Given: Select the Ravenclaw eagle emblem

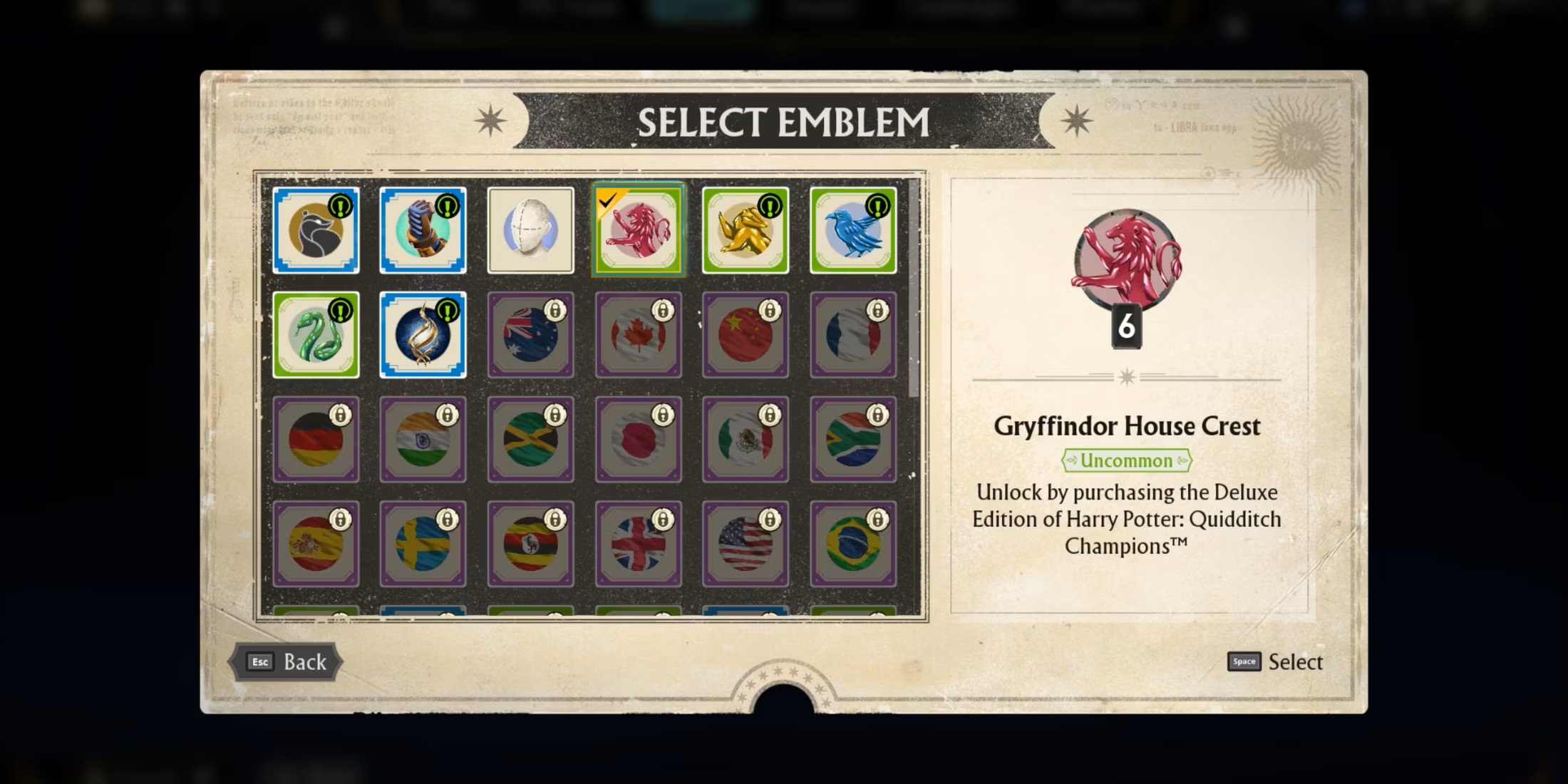Looking at the screenshot, I should tap(852, 230).
